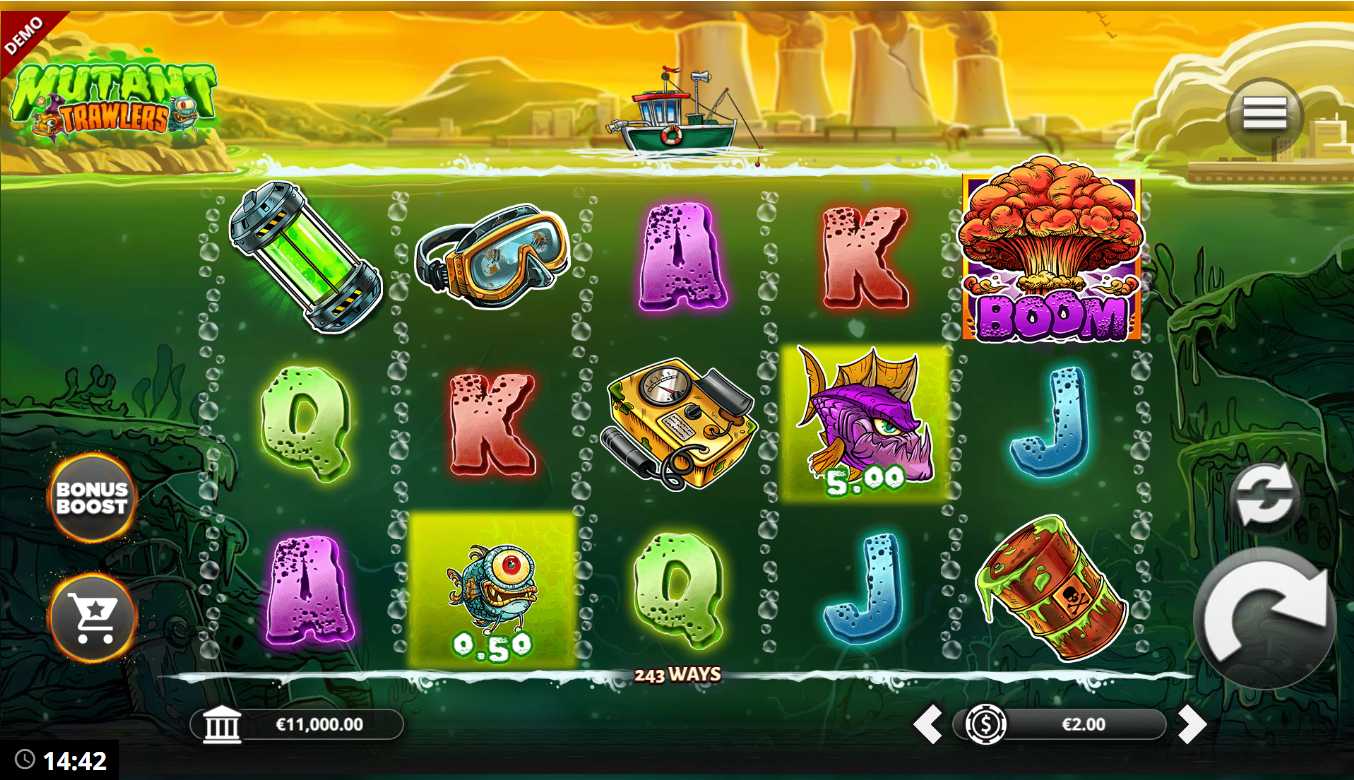Open the hamburger menu
1354x780 pixels.
1264,115
